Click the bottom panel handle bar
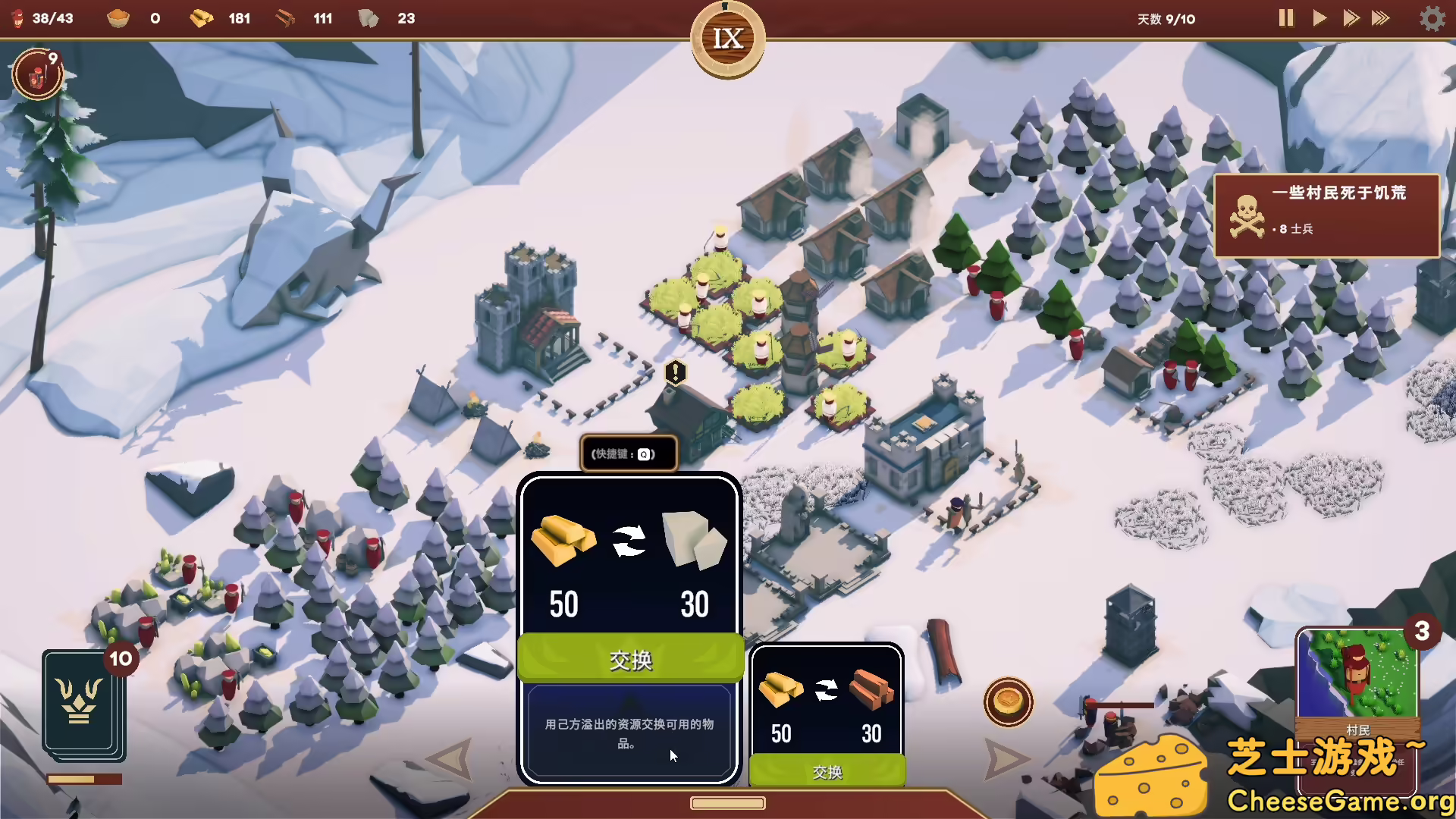1456x819 pixels. pos(727,803)
